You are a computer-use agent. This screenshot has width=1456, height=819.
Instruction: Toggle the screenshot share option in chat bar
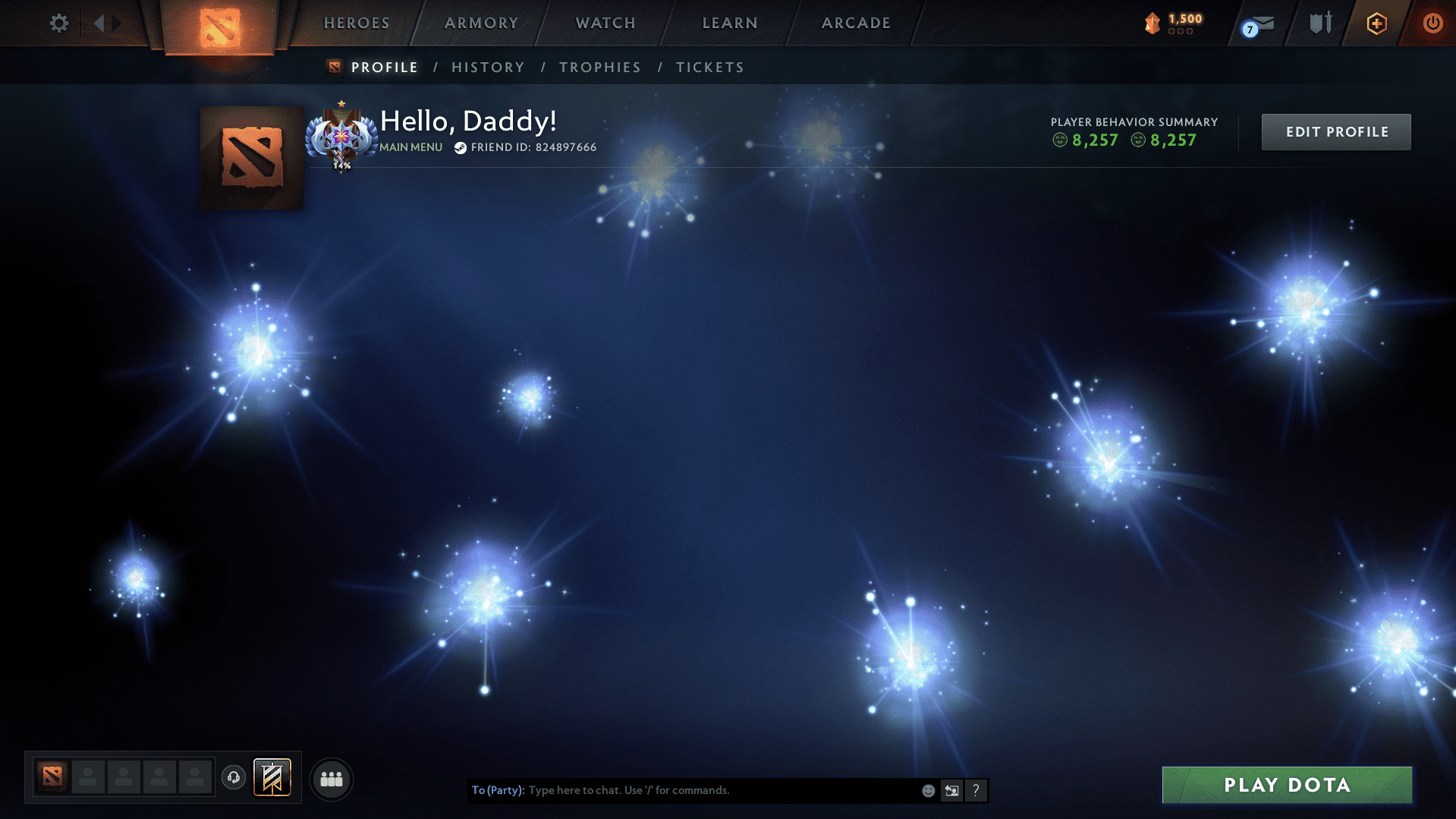tap(952, 790)
